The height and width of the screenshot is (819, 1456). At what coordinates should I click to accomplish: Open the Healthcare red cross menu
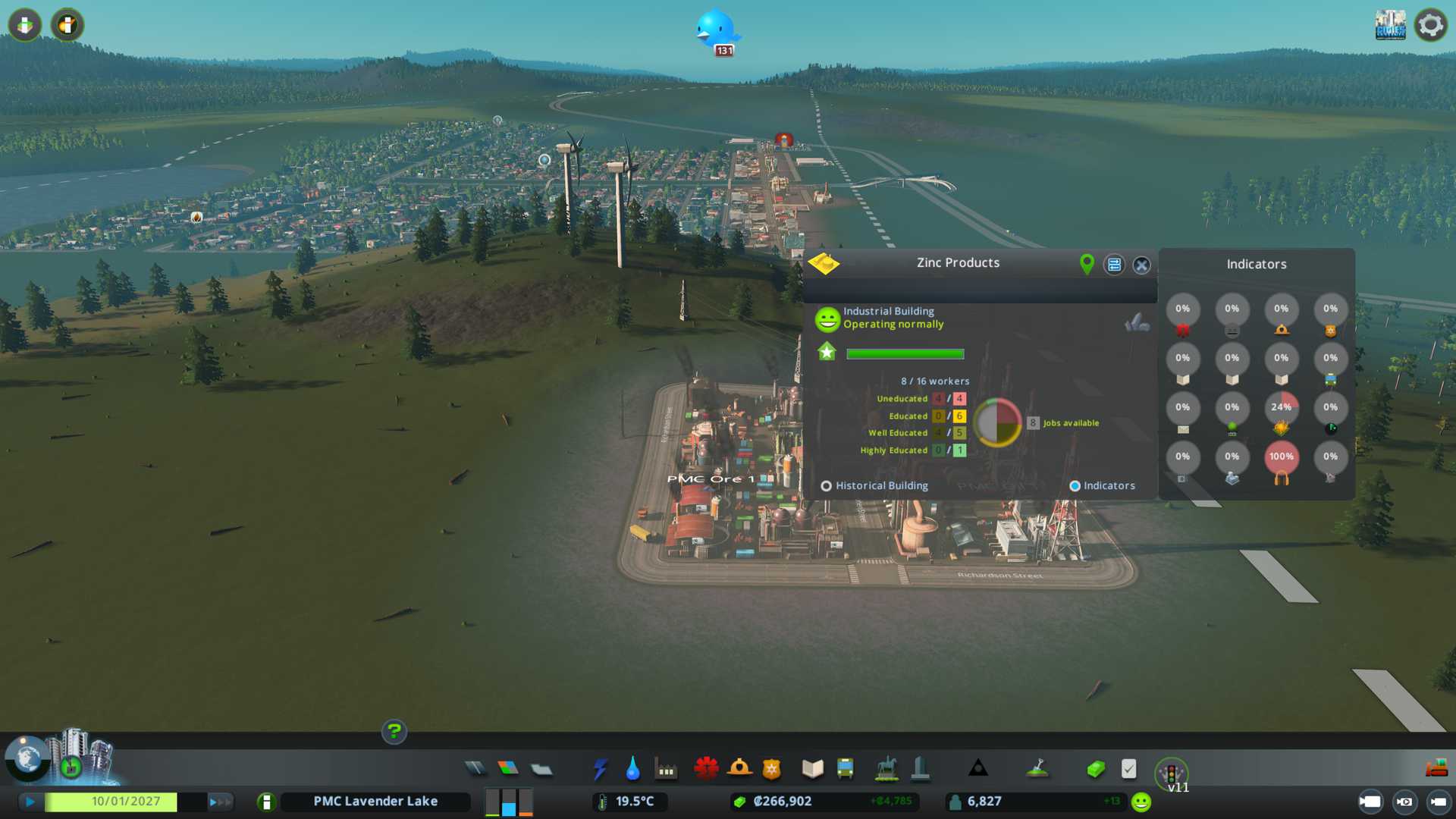[x=706, y=769]
